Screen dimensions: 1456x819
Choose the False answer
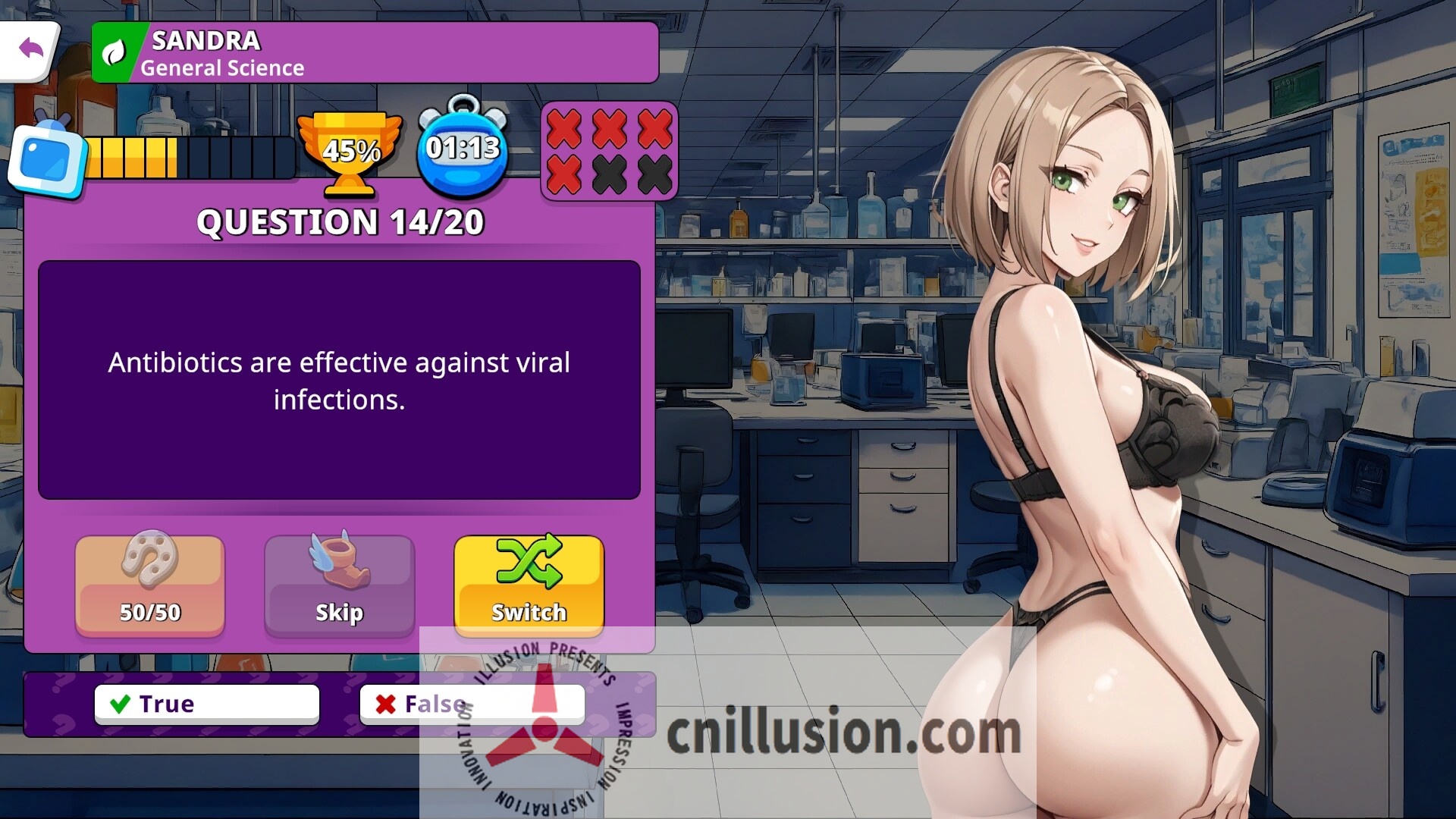click(x=472, y=703)
